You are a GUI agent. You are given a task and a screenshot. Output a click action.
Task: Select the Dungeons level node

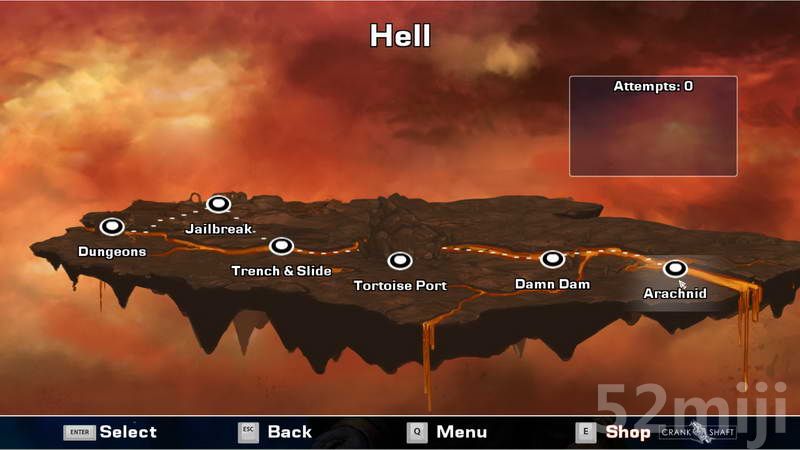click(x=111, y=226)
